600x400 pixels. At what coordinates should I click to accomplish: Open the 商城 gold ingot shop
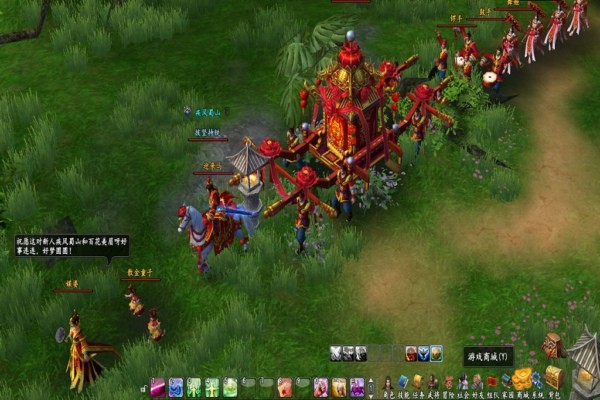tap(522, 380)
